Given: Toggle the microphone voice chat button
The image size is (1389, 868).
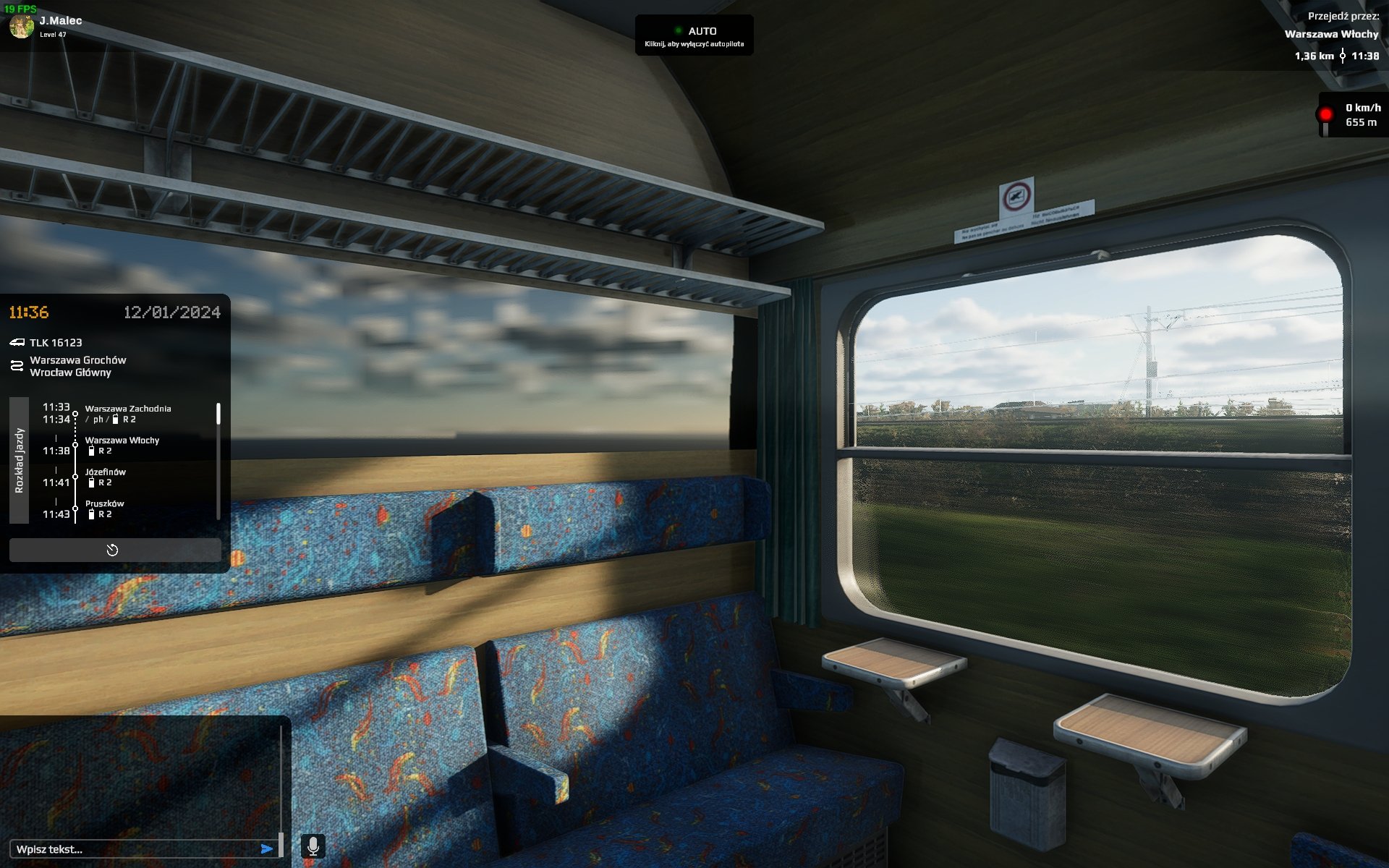Looking at the screenshot, I should pyautogui.click(x=313, y=846).
